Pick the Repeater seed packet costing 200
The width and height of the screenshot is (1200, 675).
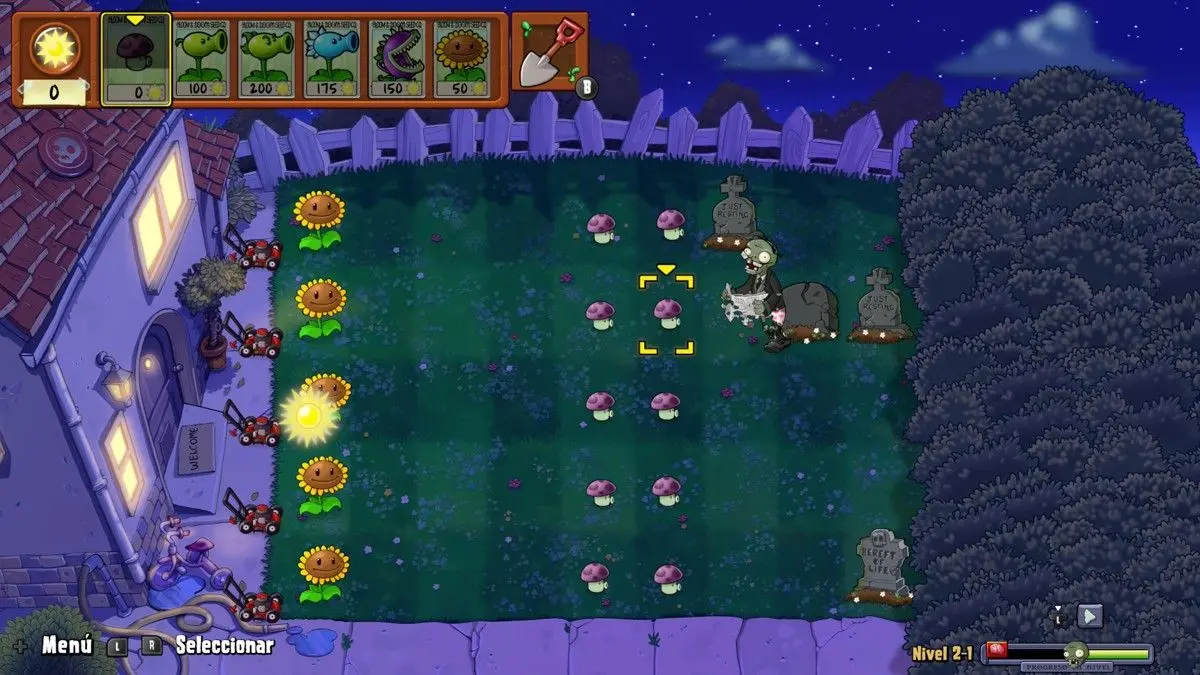tap(267, 59)
